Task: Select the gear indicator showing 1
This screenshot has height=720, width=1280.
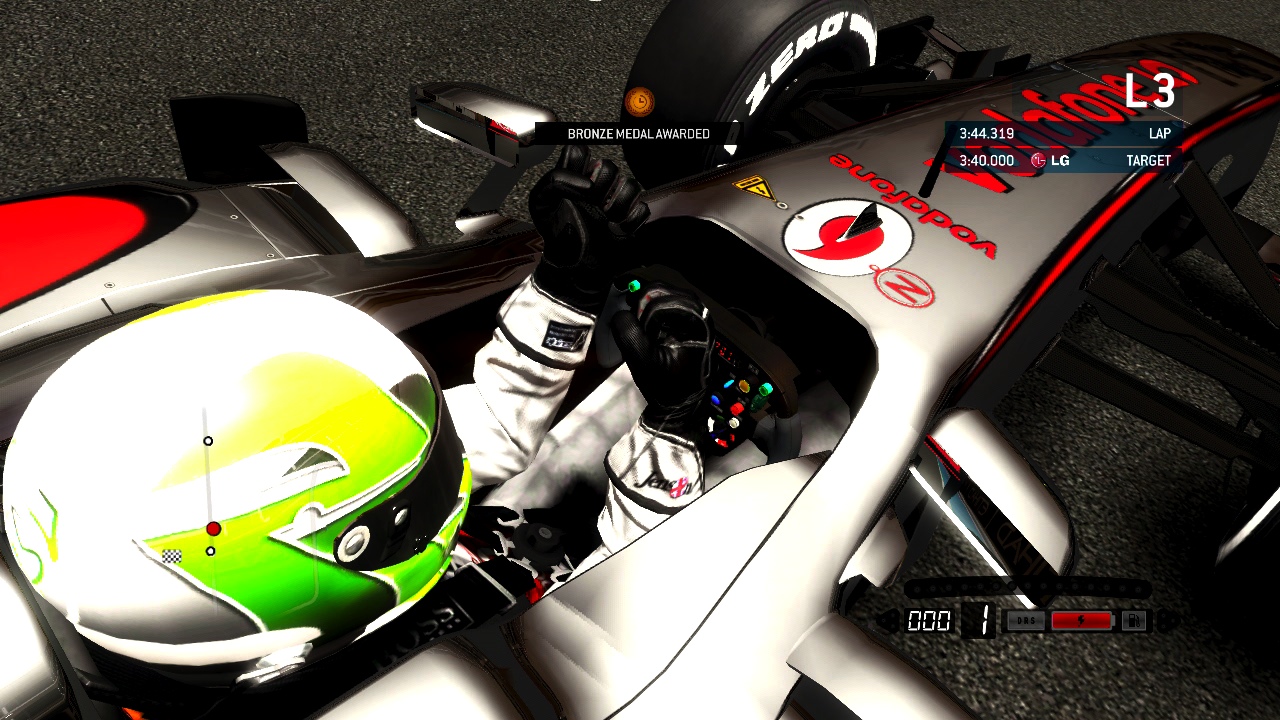Action: [985, 620]
